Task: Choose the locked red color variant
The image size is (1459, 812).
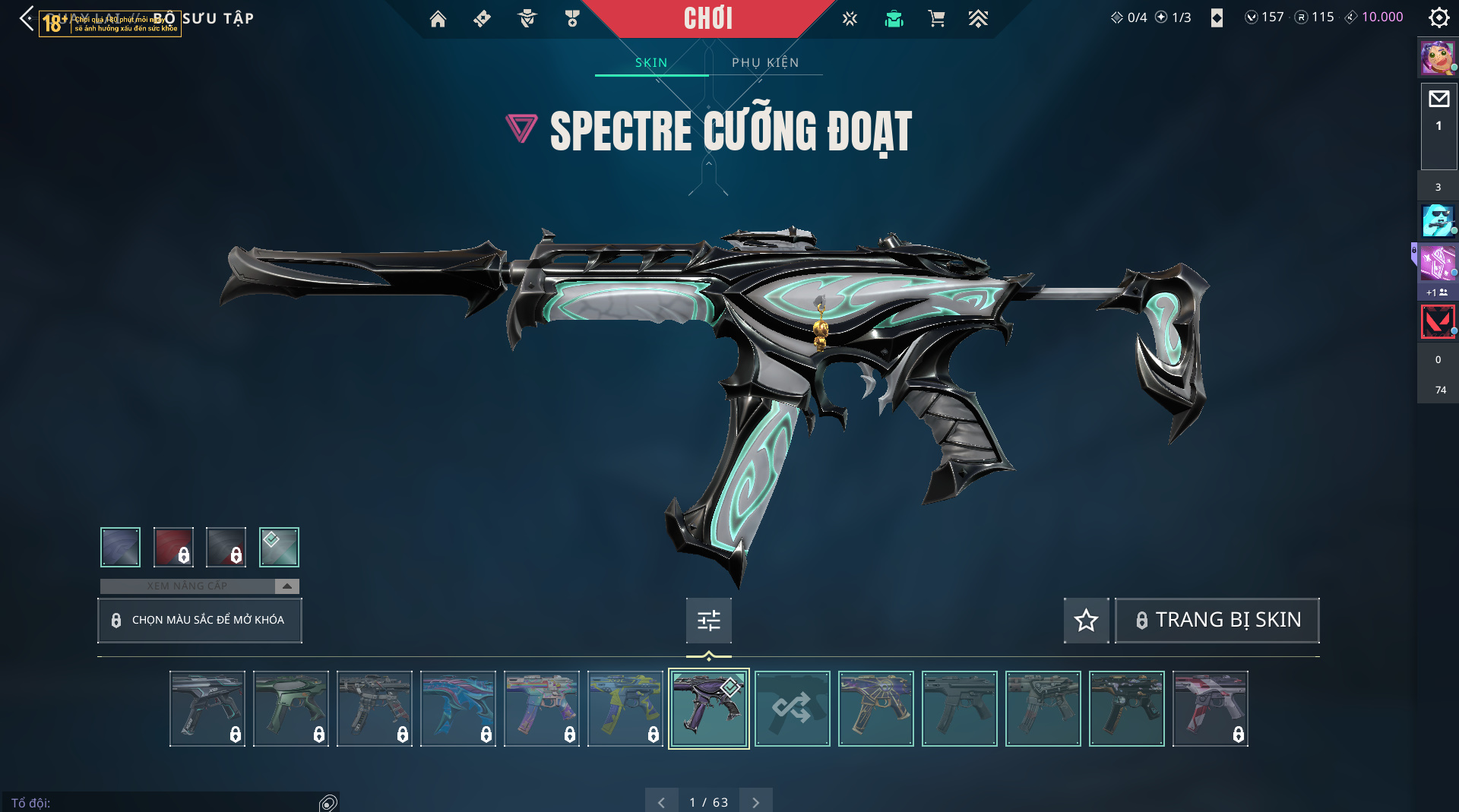Action: (173, 547)
